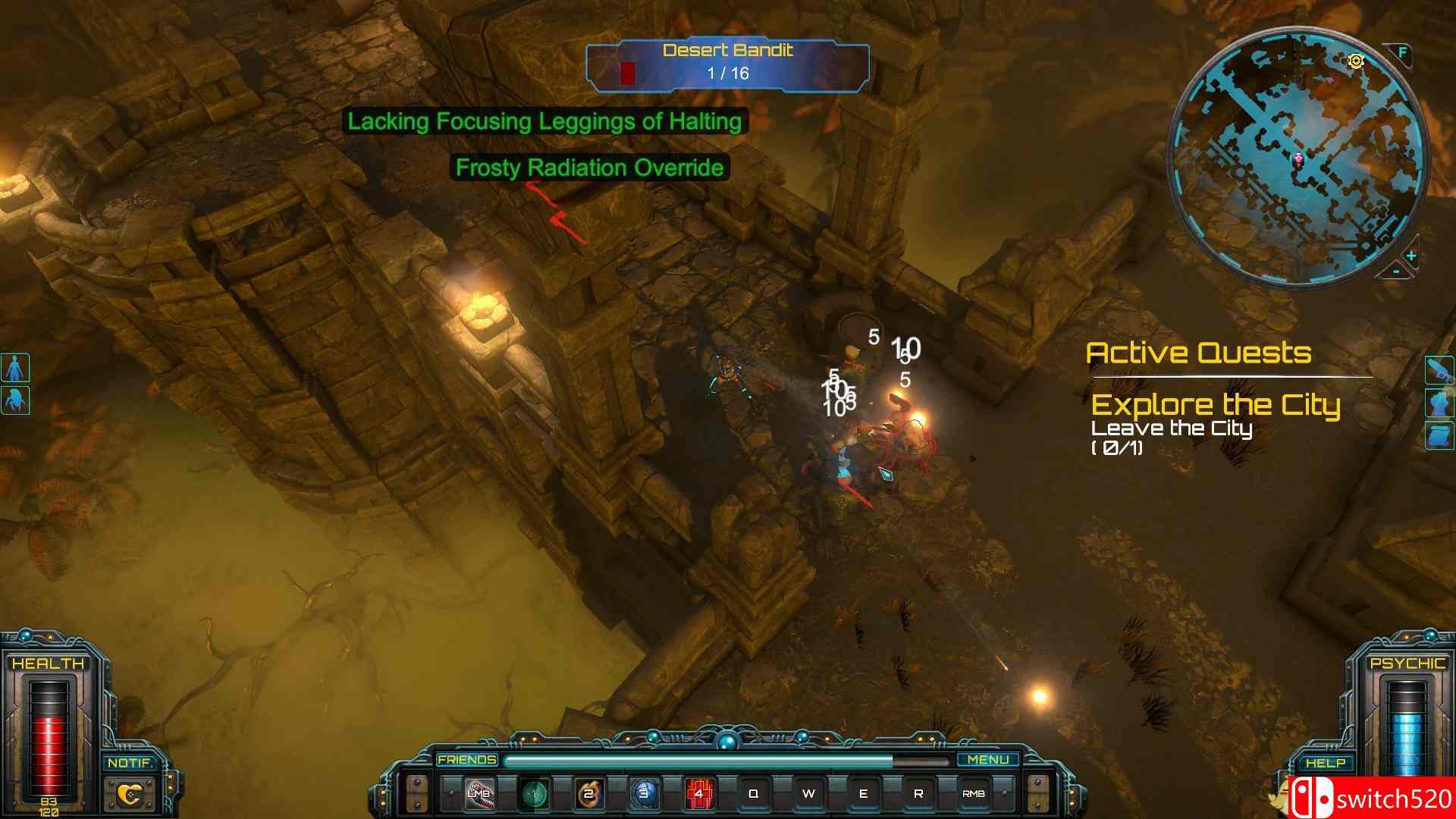Open the creature companion icon below character icon

point(15,400)
